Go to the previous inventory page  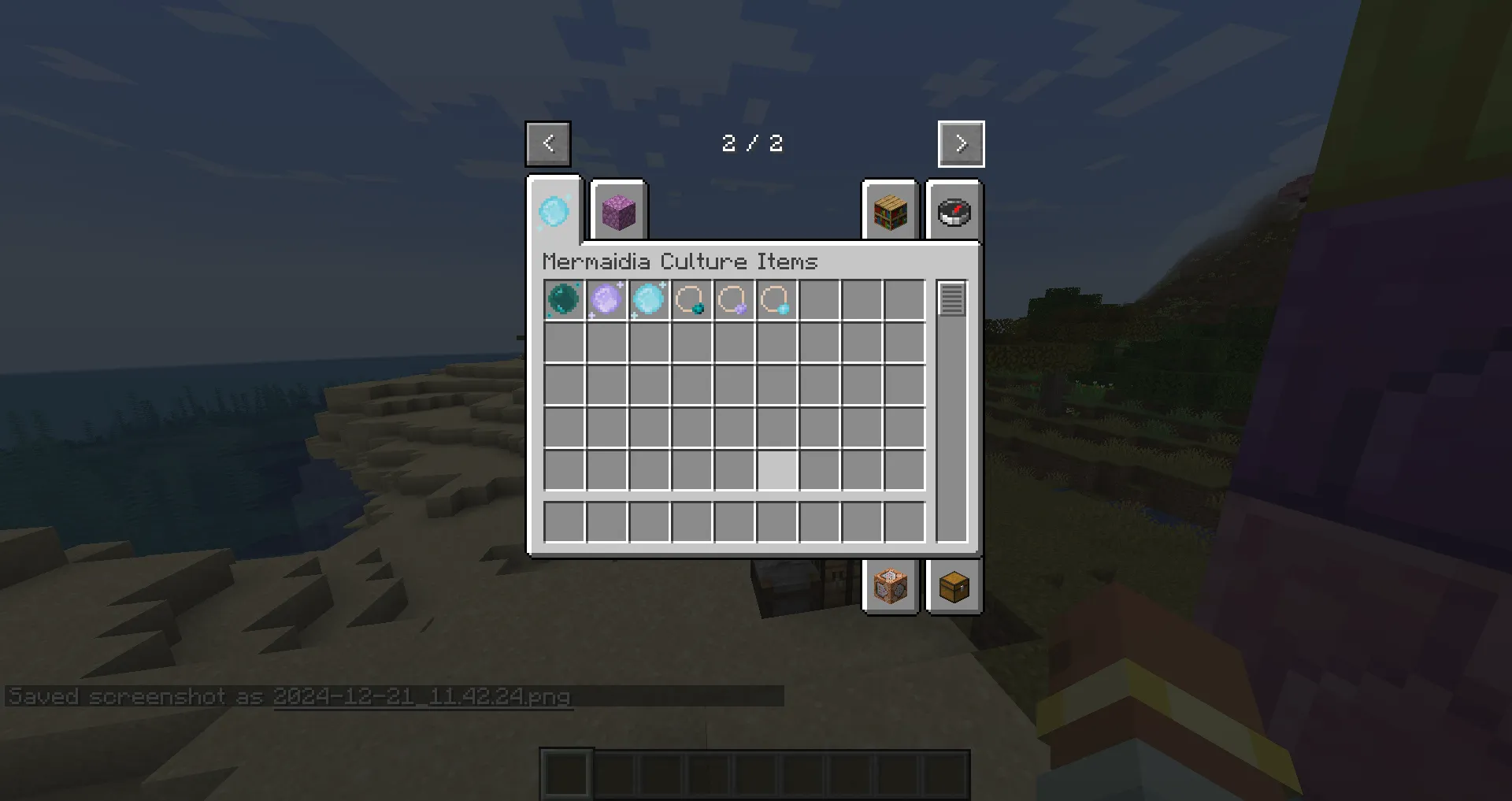547,143
